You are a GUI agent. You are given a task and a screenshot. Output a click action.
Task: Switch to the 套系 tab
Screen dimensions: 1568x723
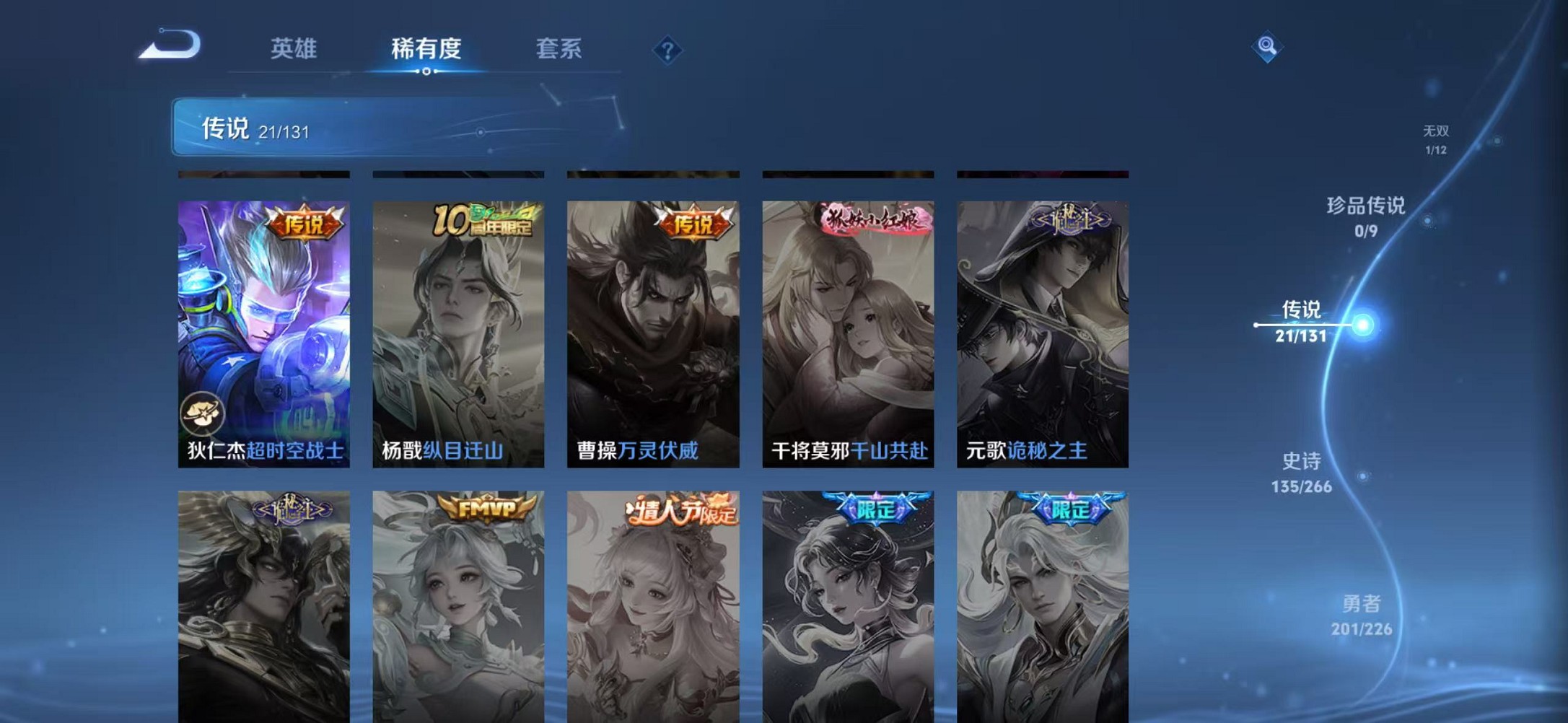pyautogui.click(x=559, y=49)
